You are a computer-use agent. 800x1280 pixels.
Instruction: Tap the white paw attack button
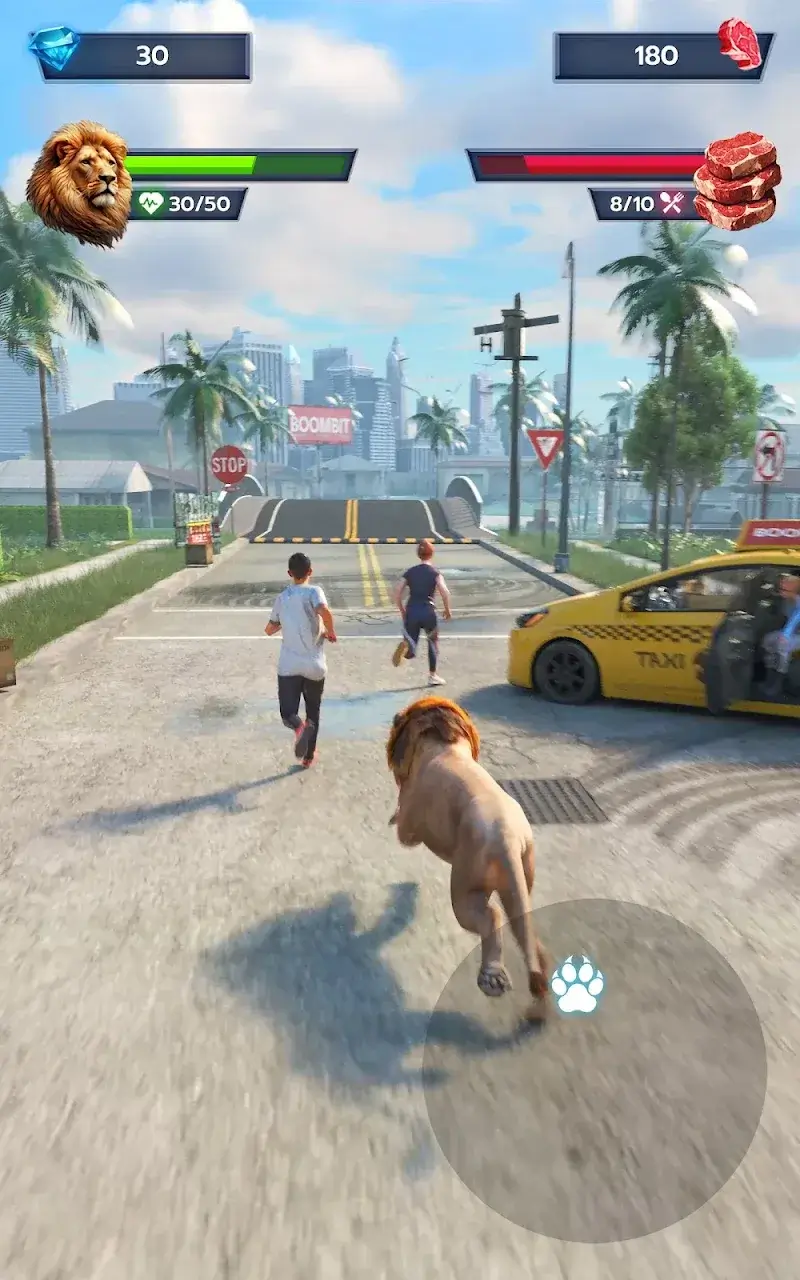(578, 984)
